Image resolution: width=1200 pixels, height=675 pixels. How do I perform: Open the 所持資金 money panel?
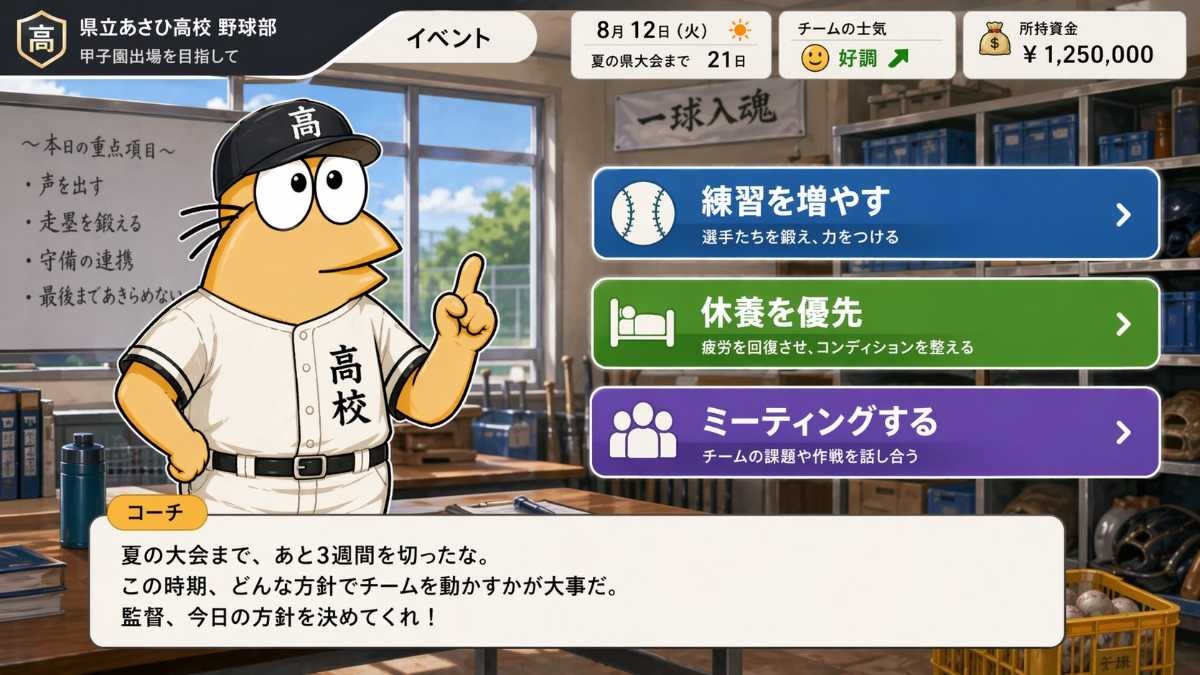(x=1072, y=45)
